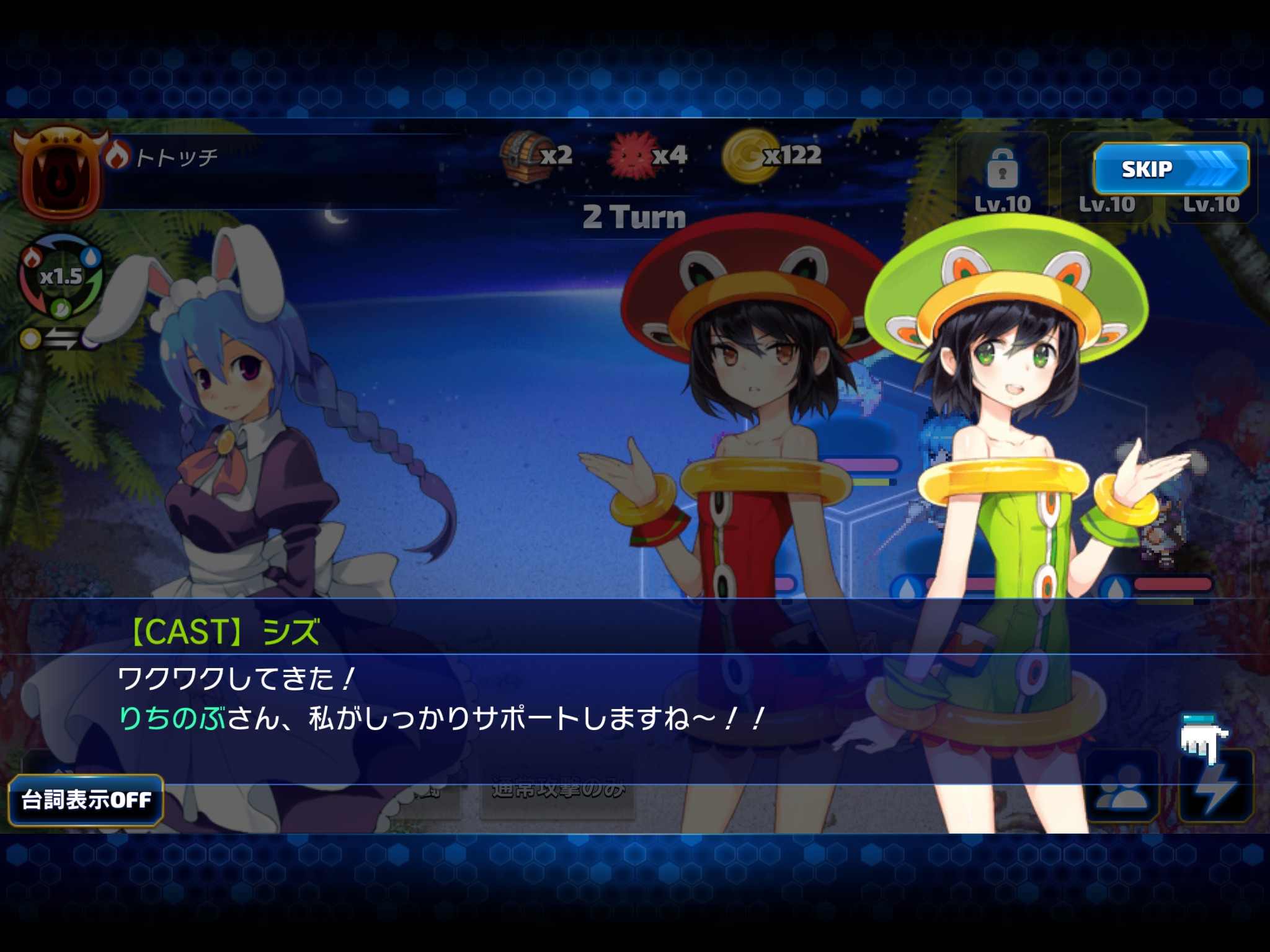
Task: Tap the lightning bolt button
Action: [1216, 787]
